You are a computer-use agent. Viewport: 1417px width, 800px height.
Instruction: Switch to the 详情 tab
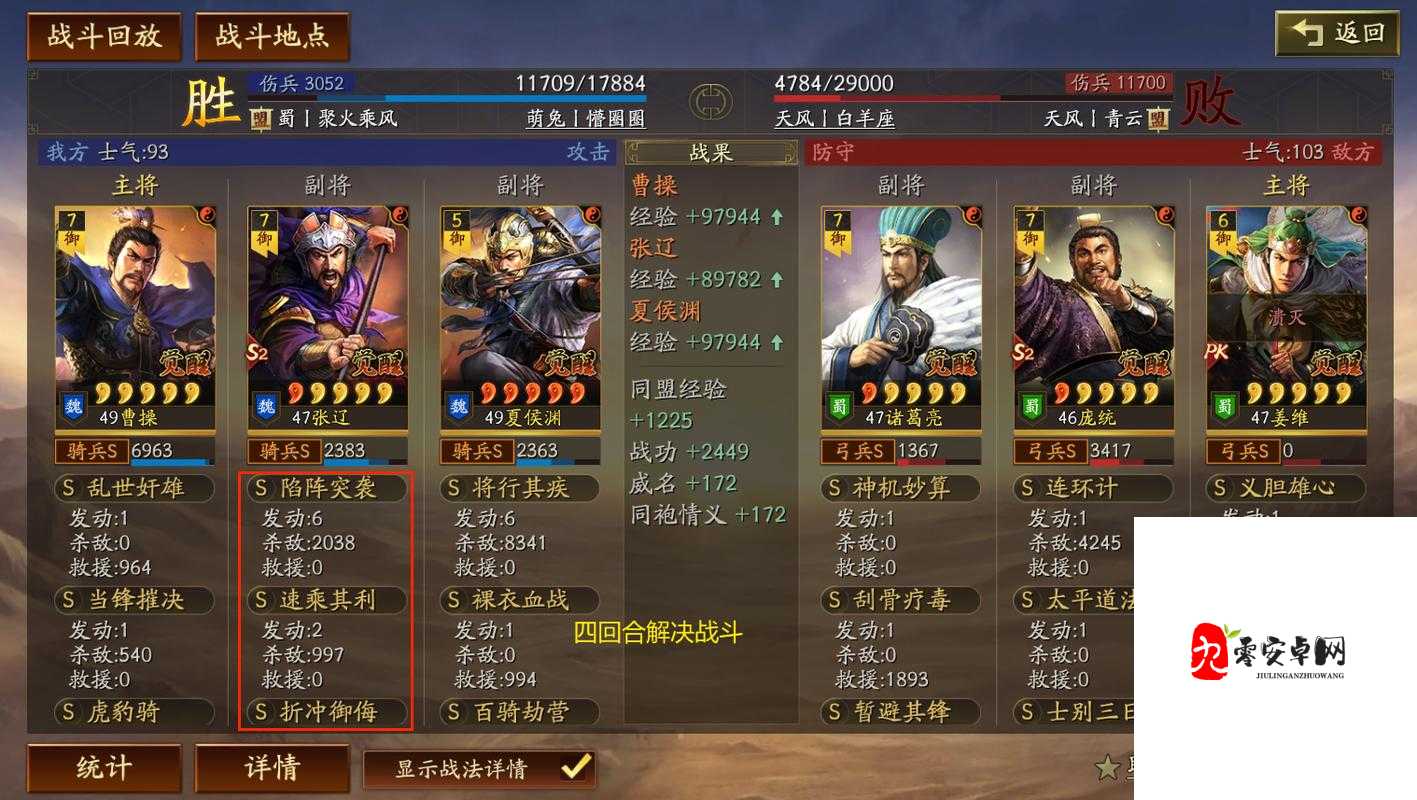(273, 766)
